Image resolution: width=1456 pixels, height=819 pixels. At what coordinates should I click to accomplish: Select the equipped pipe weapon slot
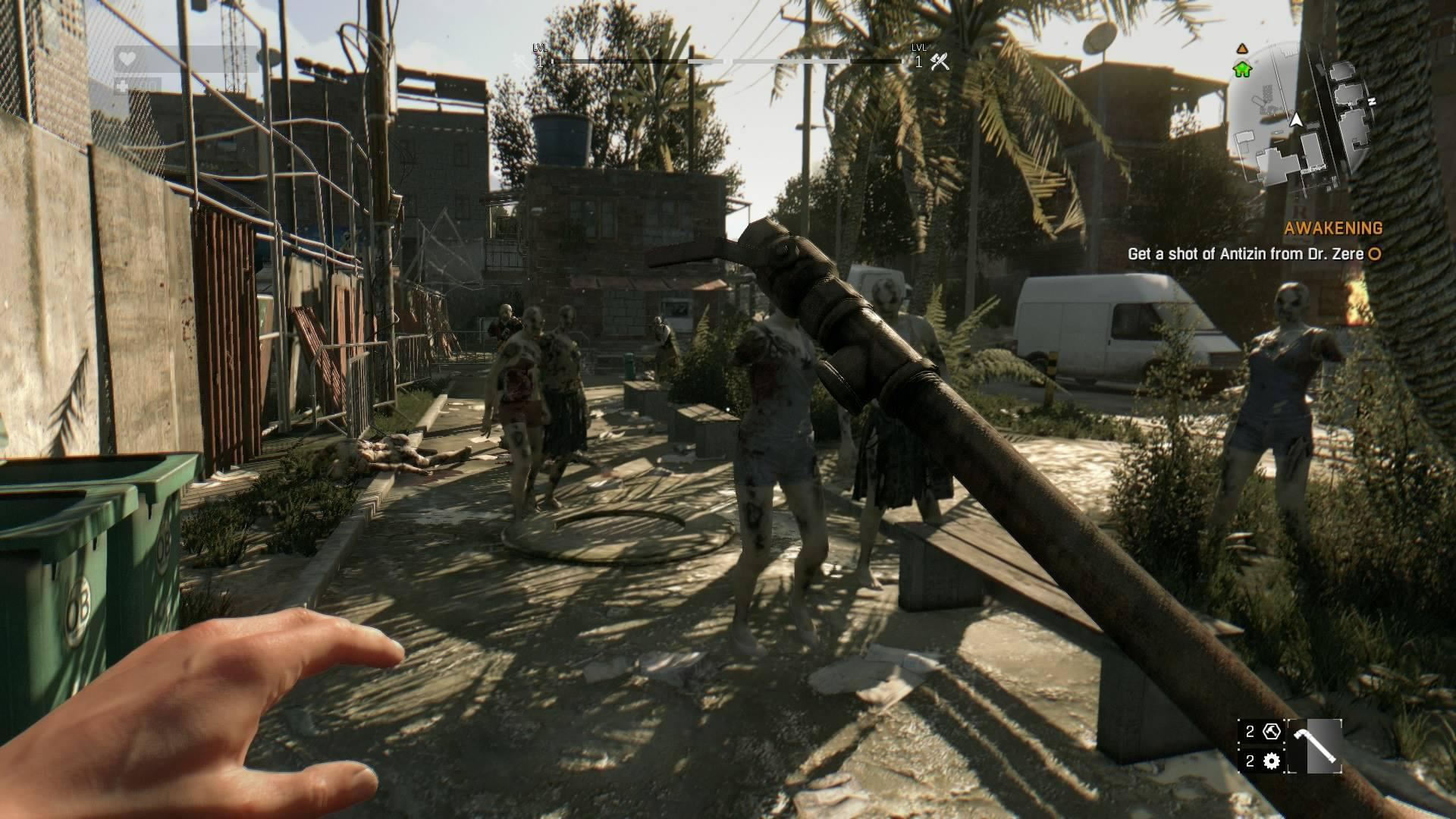point(1314,747)
